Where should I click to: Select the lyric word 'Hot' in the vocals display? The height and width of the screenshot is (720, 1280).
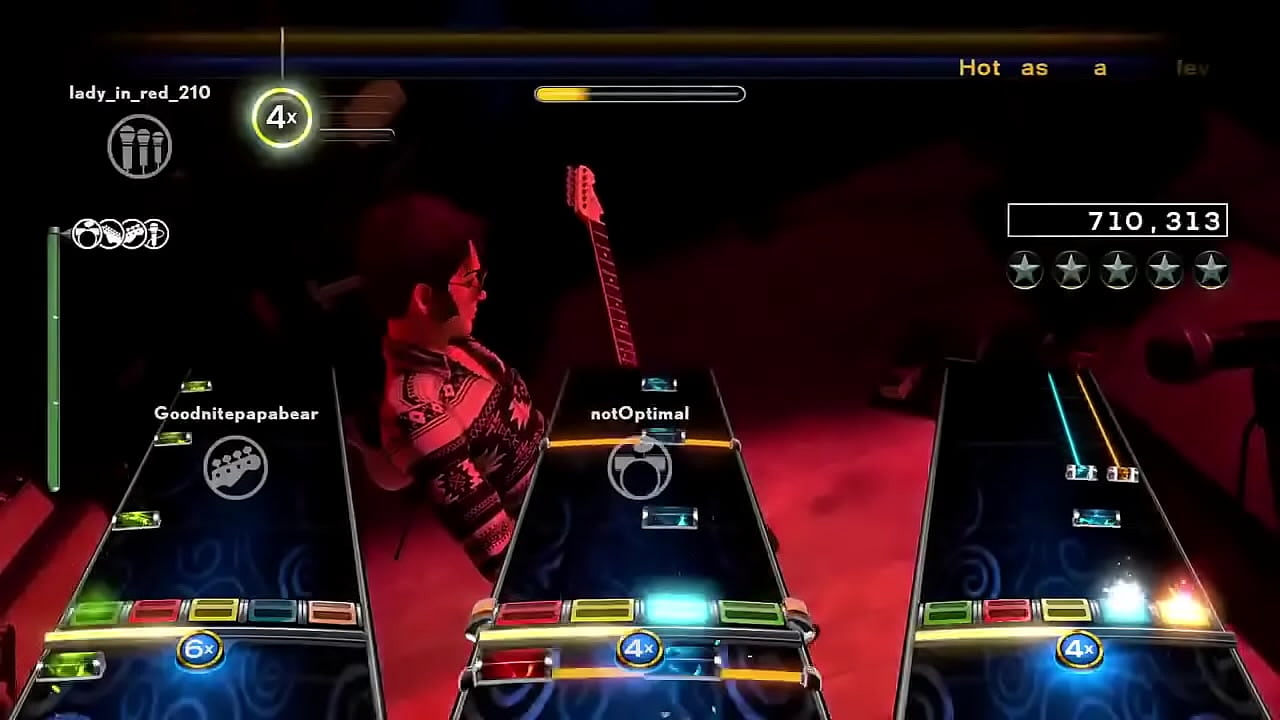coord(979,68)
